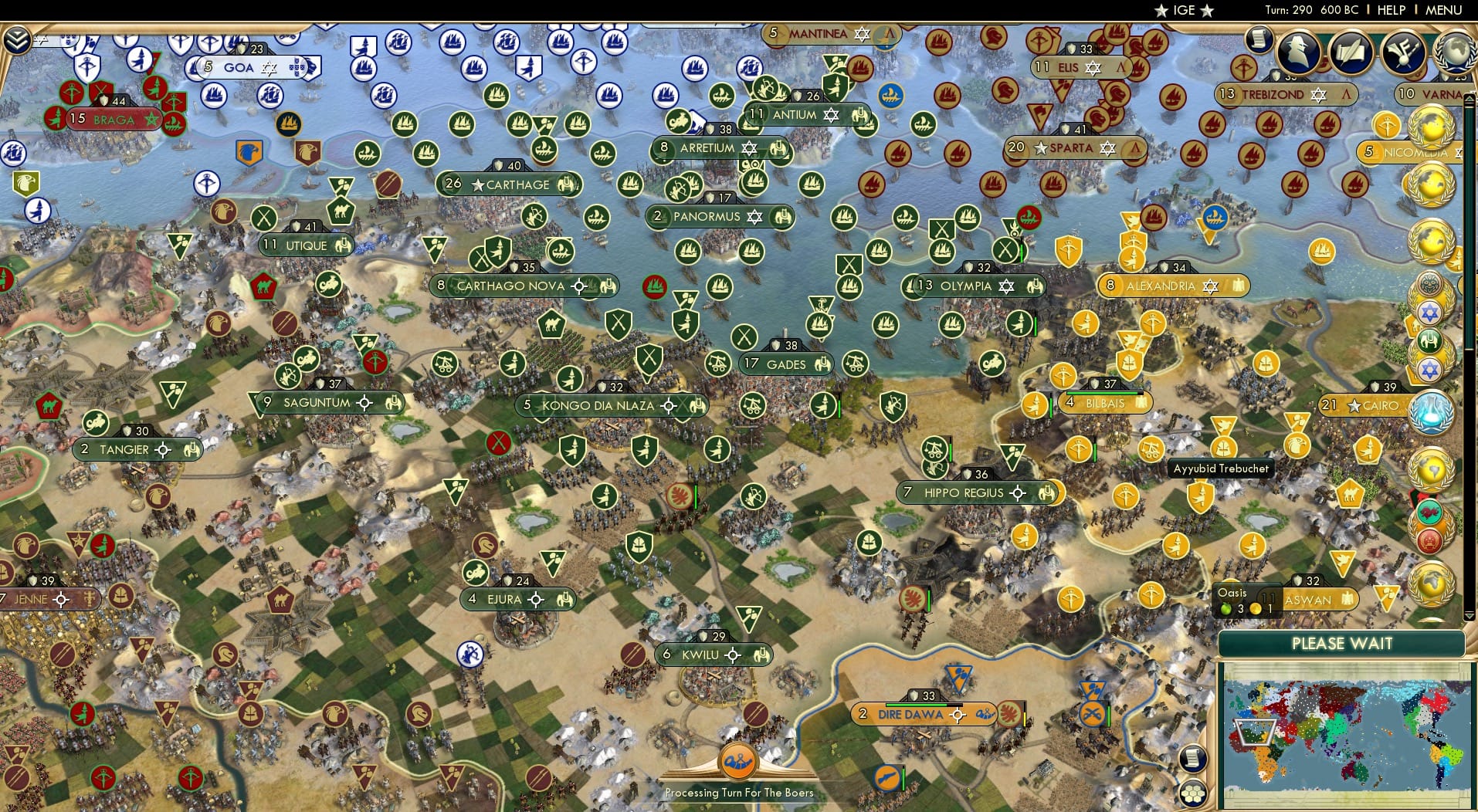Viewport: 1478px width, 812px height.
Task: Open the Cairo city banner
Action: [1363, 405]
